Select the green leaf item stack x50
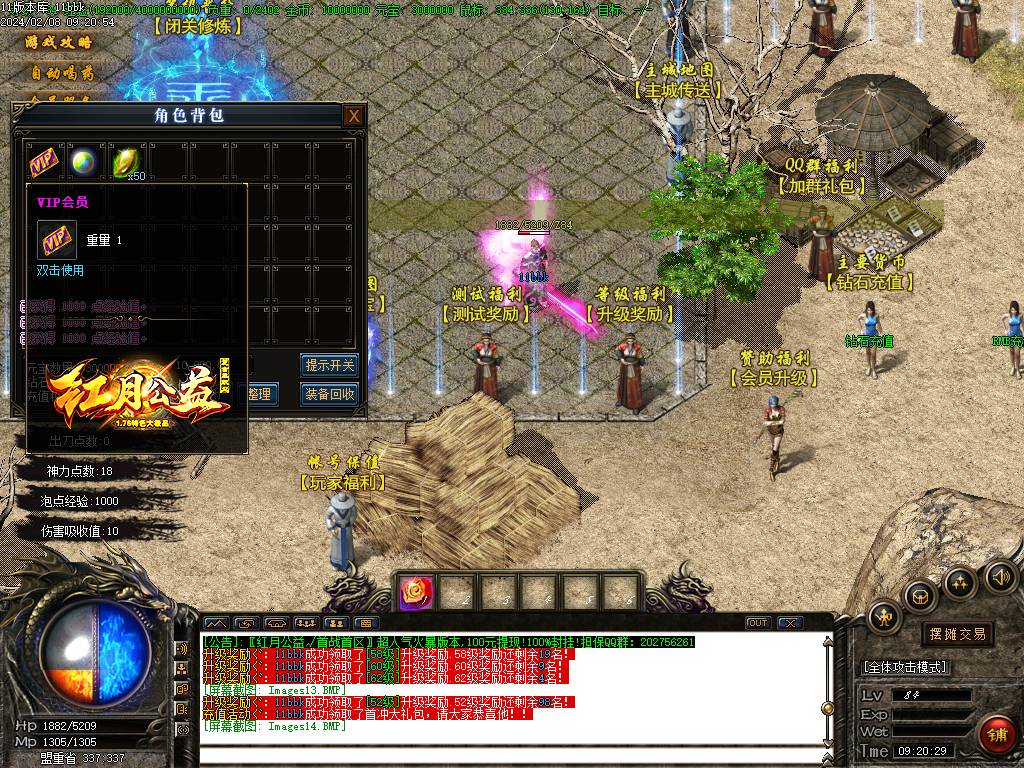This screenshot has width=1024, height=768. coord(125,161)
